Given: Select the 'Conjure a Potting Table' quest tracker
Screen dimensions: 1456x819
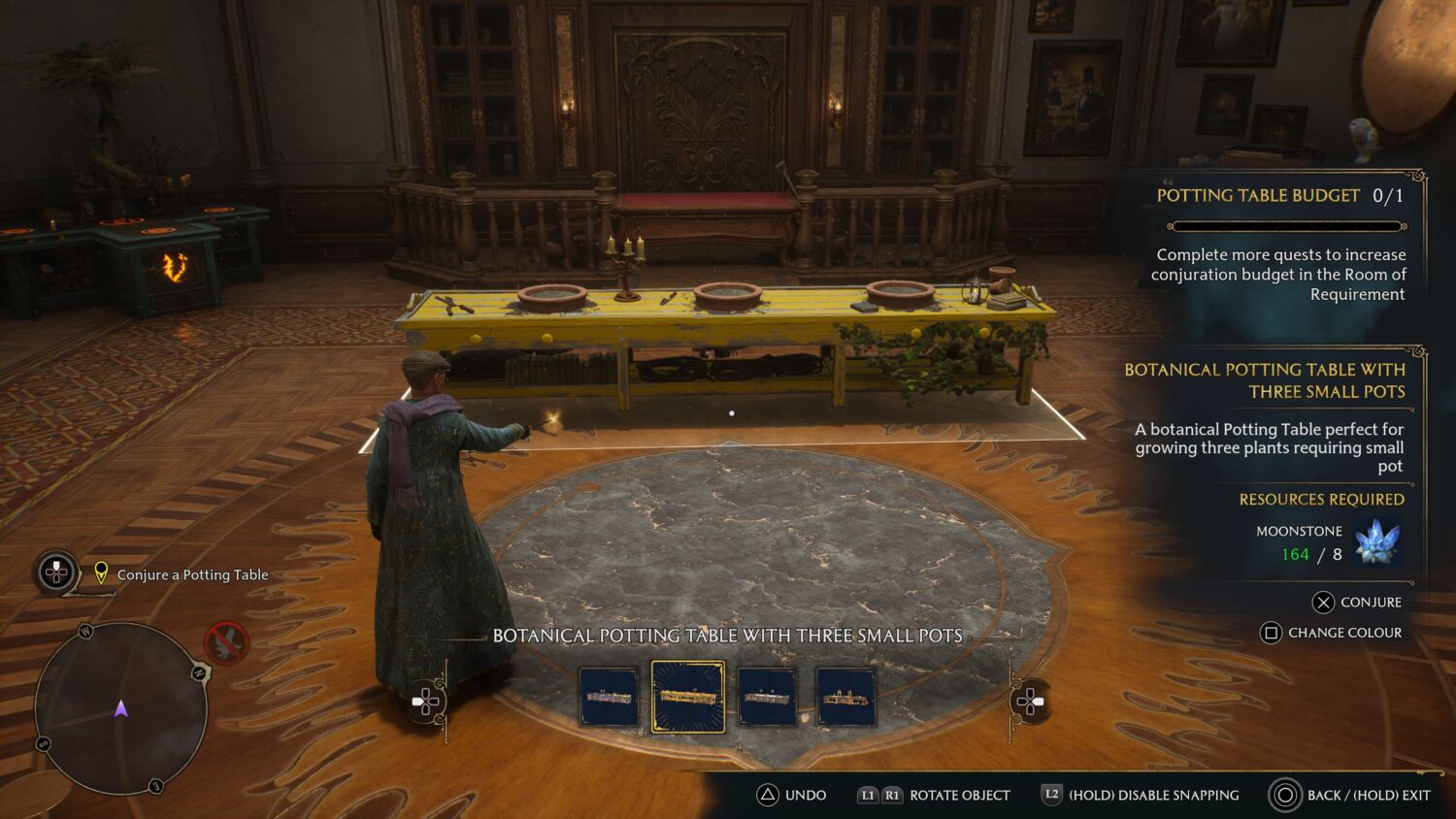Looking at the screenshot, I should coord(192,574).
